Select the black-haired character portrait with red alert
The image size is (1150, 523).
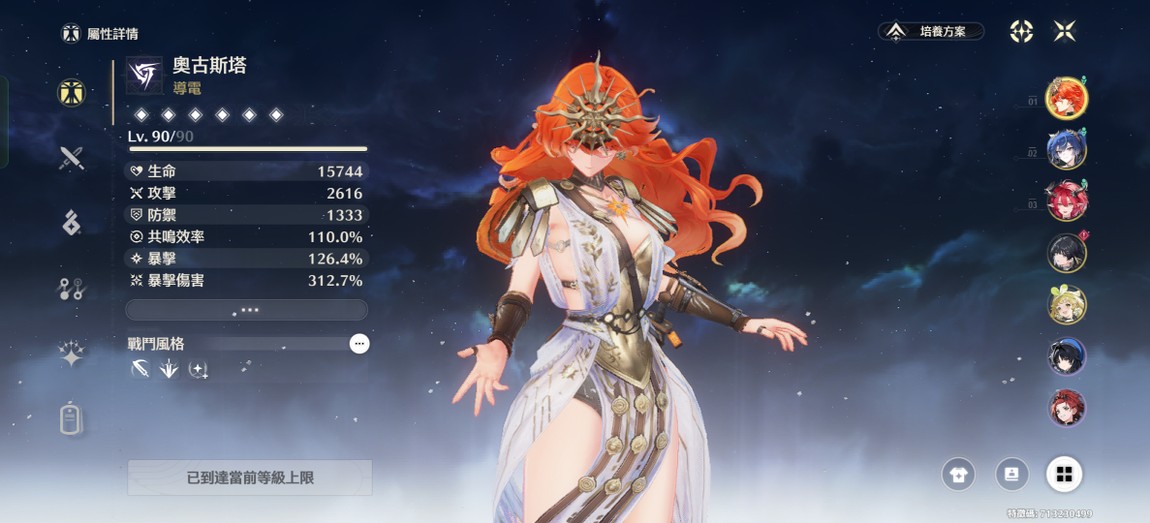tap(1066, 254)
